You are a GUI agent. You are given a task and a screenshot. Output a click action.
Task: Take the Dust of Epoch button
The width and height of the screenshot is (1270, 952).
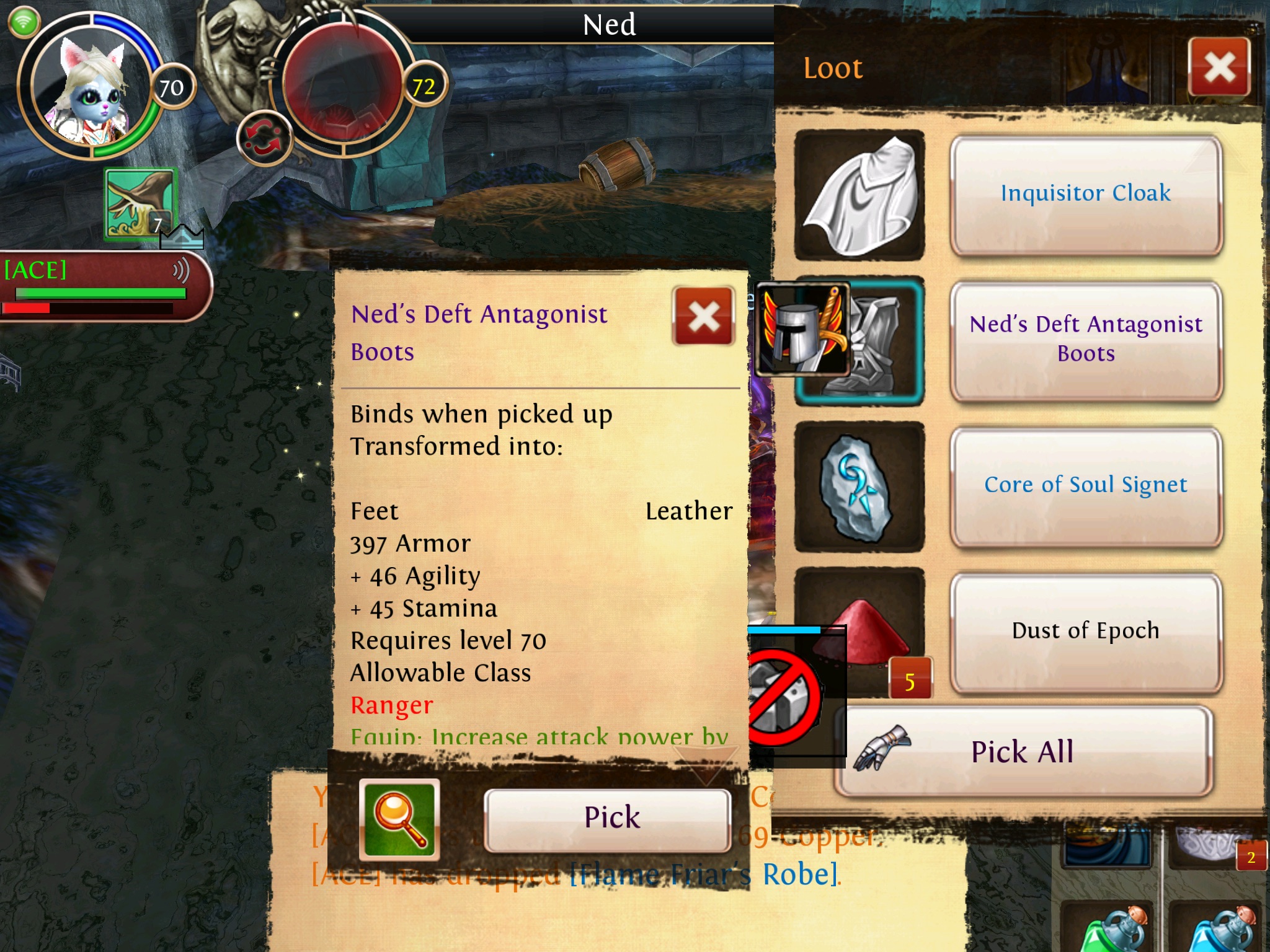pyautogui.click(x=1085, y=631)
